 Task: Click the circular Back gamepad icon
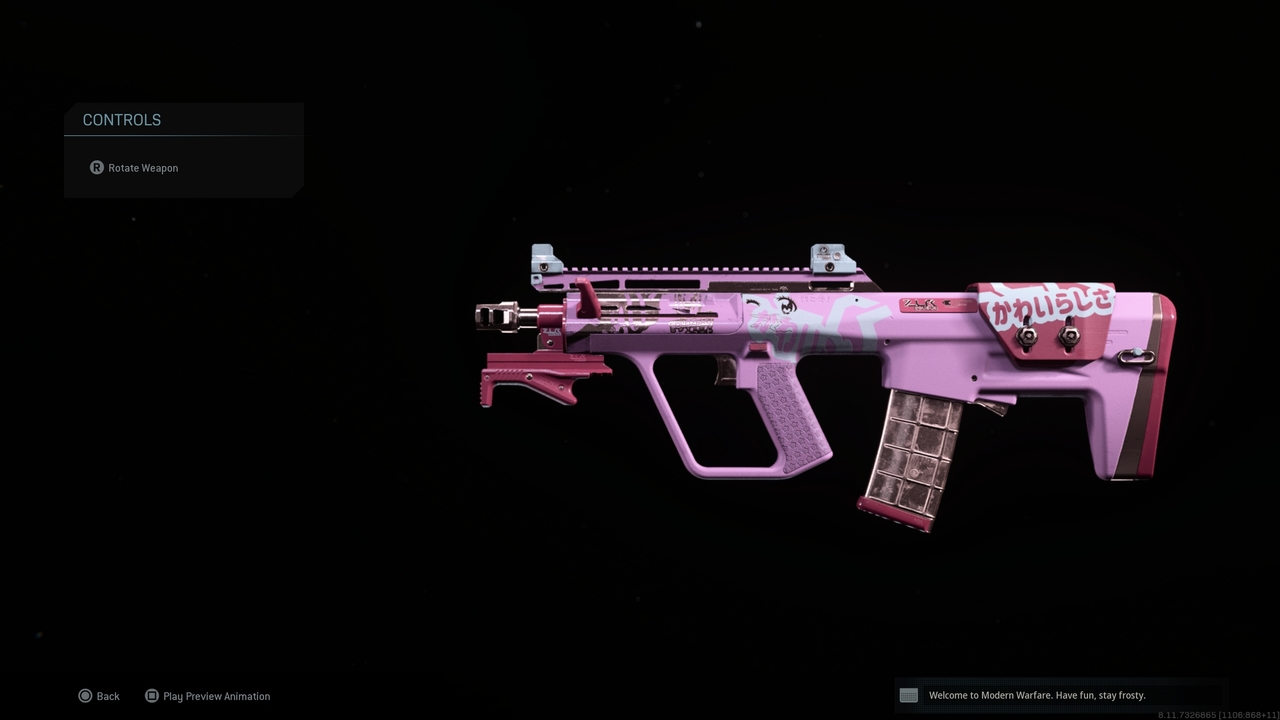click(86, 695)
